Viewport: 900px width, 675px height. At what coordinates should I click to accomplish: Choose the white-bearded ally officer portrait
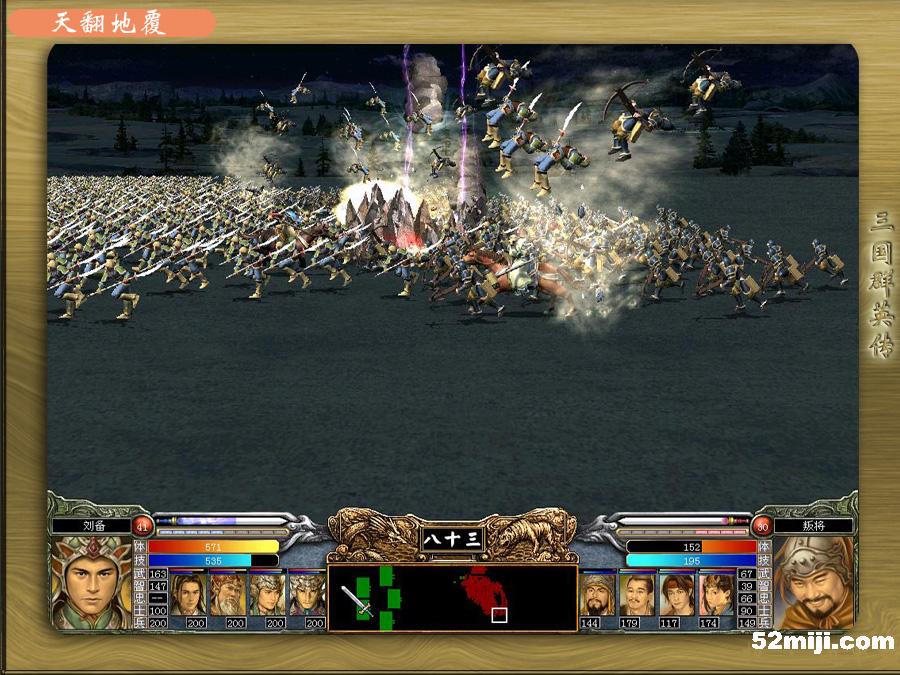(x=228, y=593)
